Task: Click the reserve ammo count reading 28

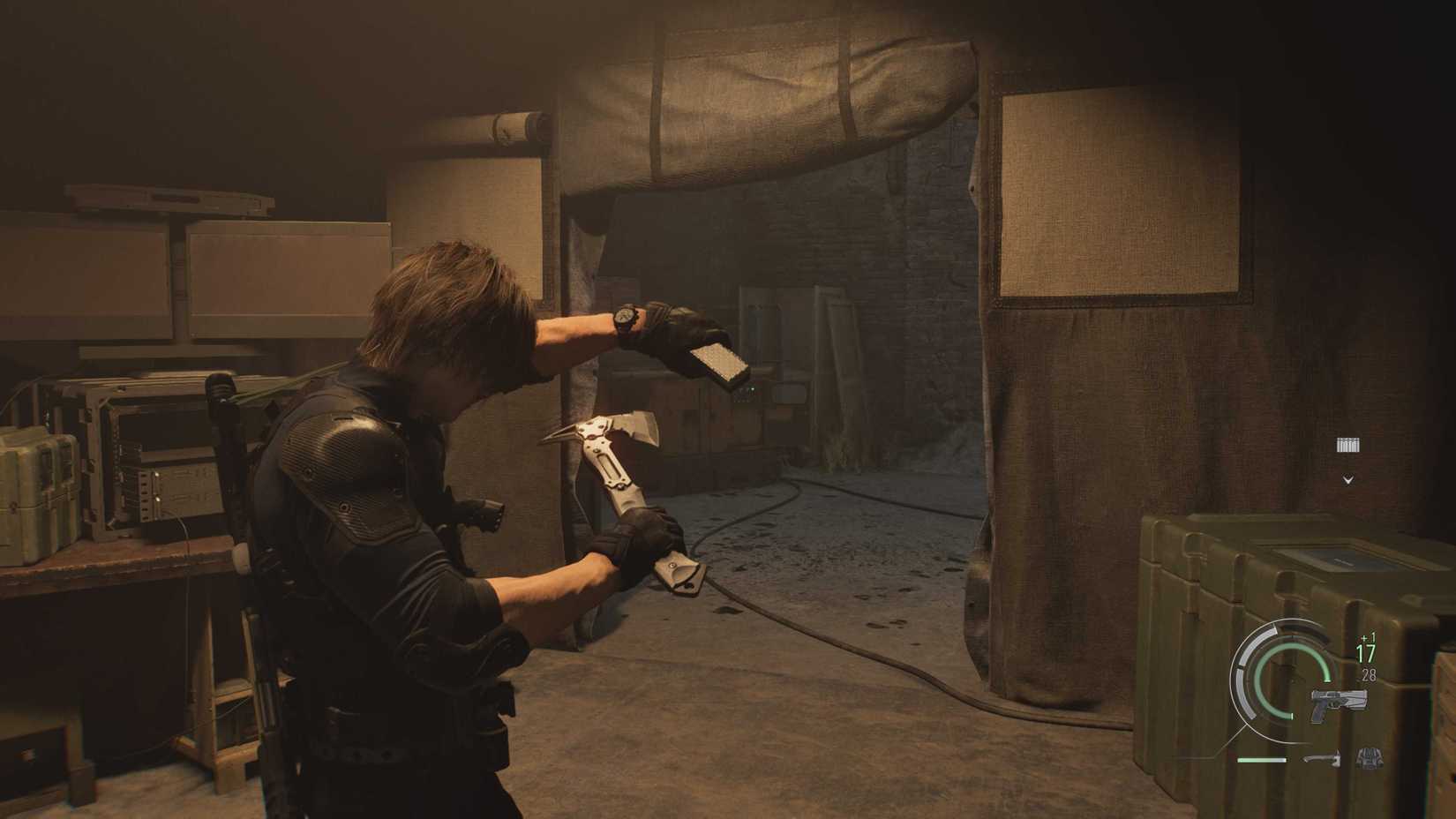Action: (1368, 673)
